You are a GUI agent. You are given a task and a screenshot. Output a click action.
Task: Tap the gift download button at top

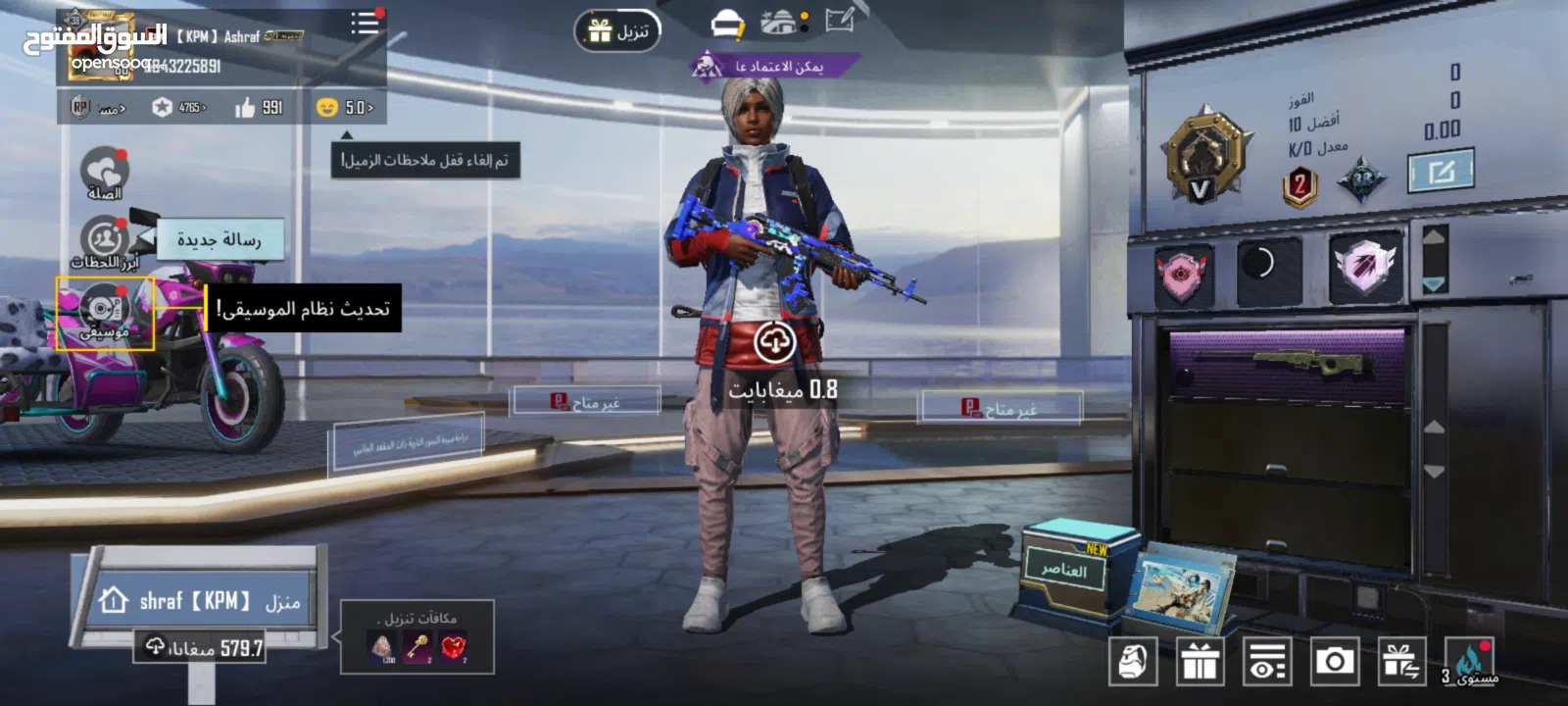click(x=617, y=31)
